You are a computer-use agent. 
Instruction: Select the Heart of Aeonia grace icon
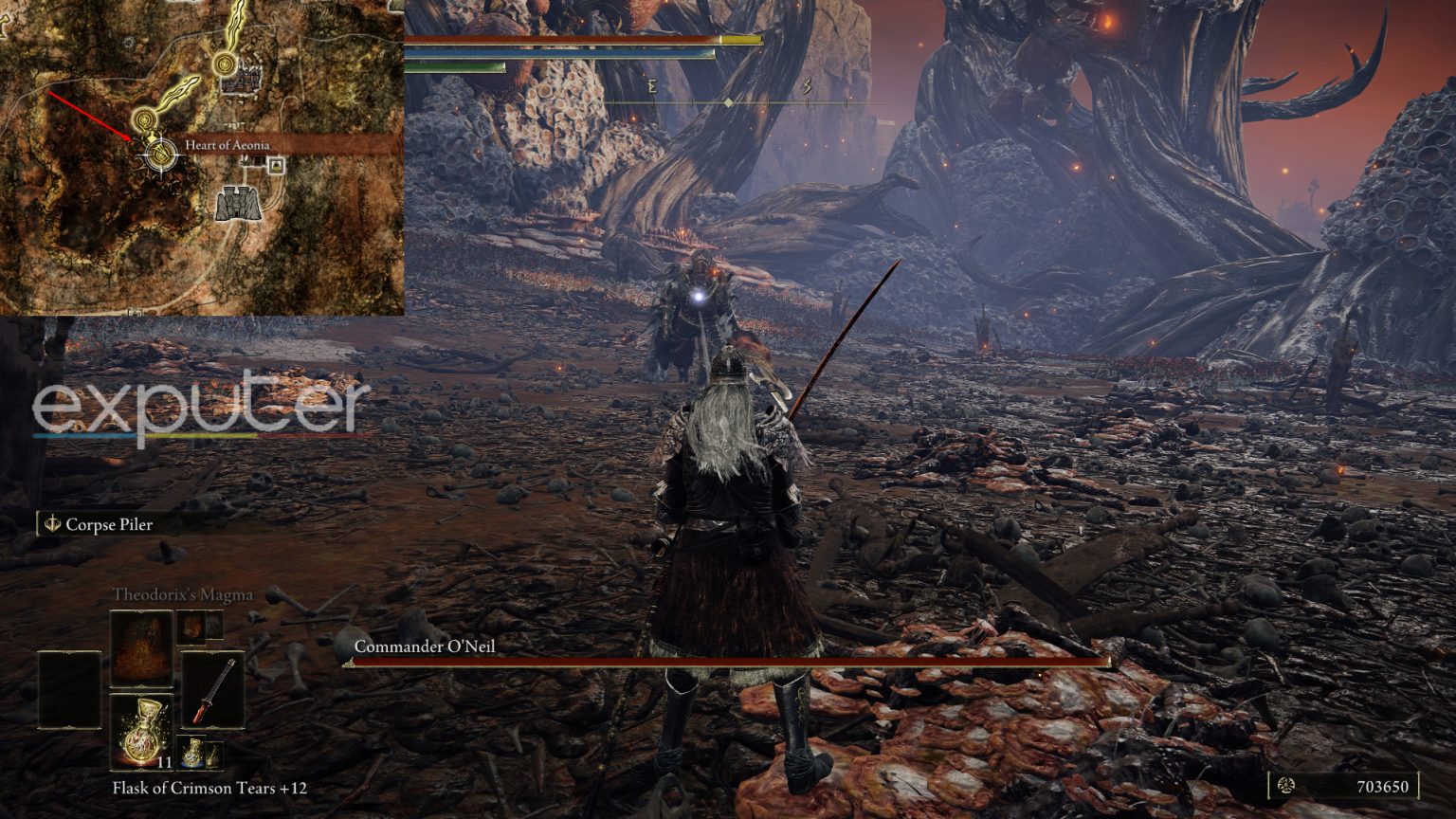click(x=160, y=153)
